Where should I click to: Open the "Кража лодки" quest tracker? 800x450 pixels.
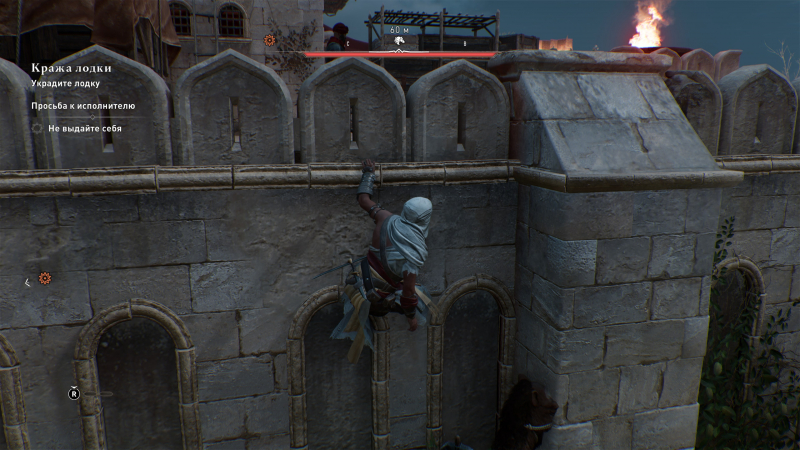click(x=71, y=67)
